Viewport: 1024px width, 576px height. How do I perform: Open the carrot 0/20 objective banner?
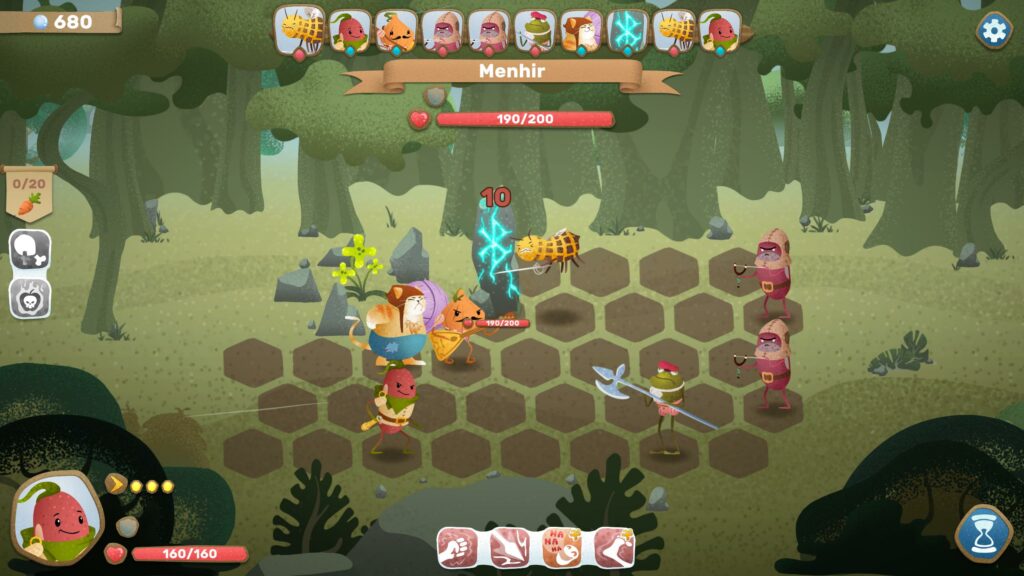click(29, 192)
